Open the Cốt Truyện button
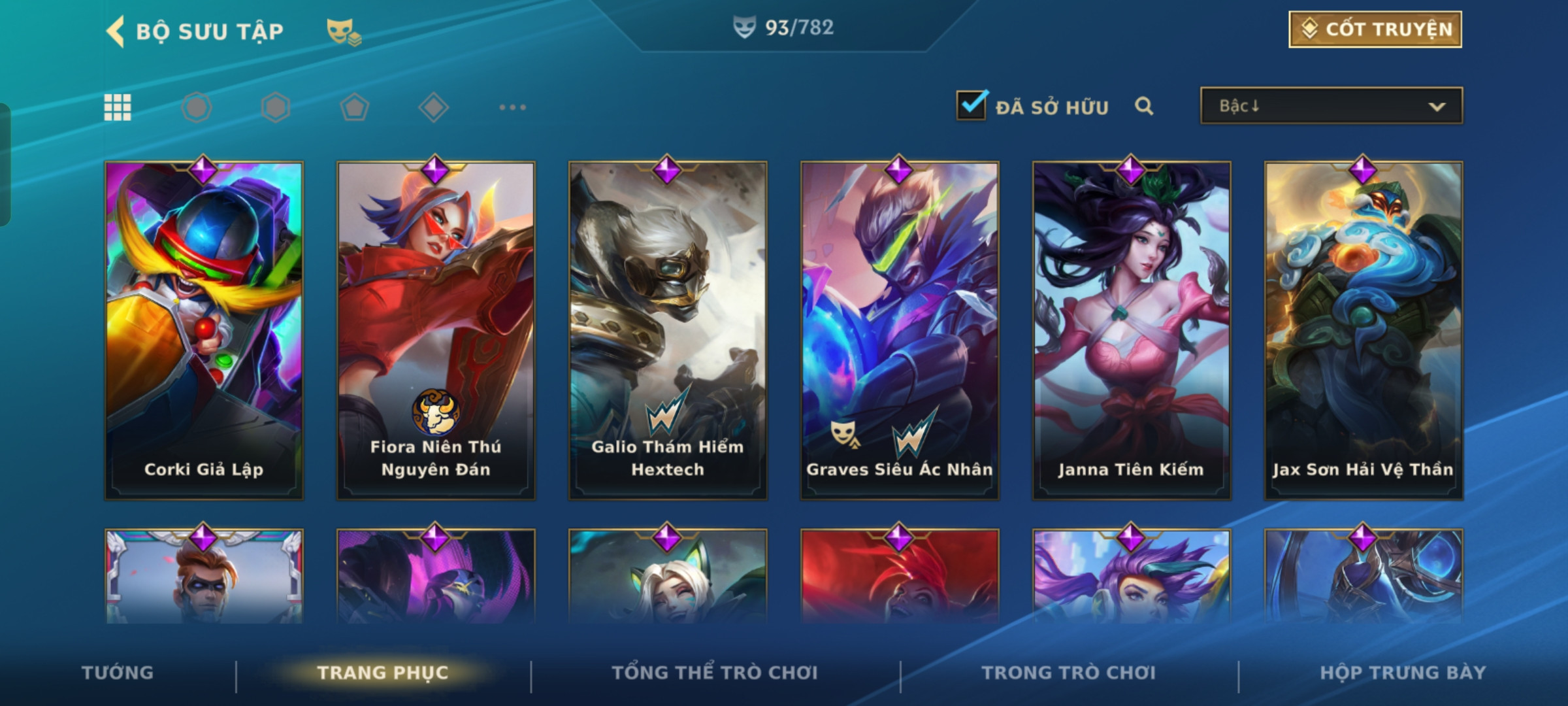The image size is (1568, 706). 1375,29
